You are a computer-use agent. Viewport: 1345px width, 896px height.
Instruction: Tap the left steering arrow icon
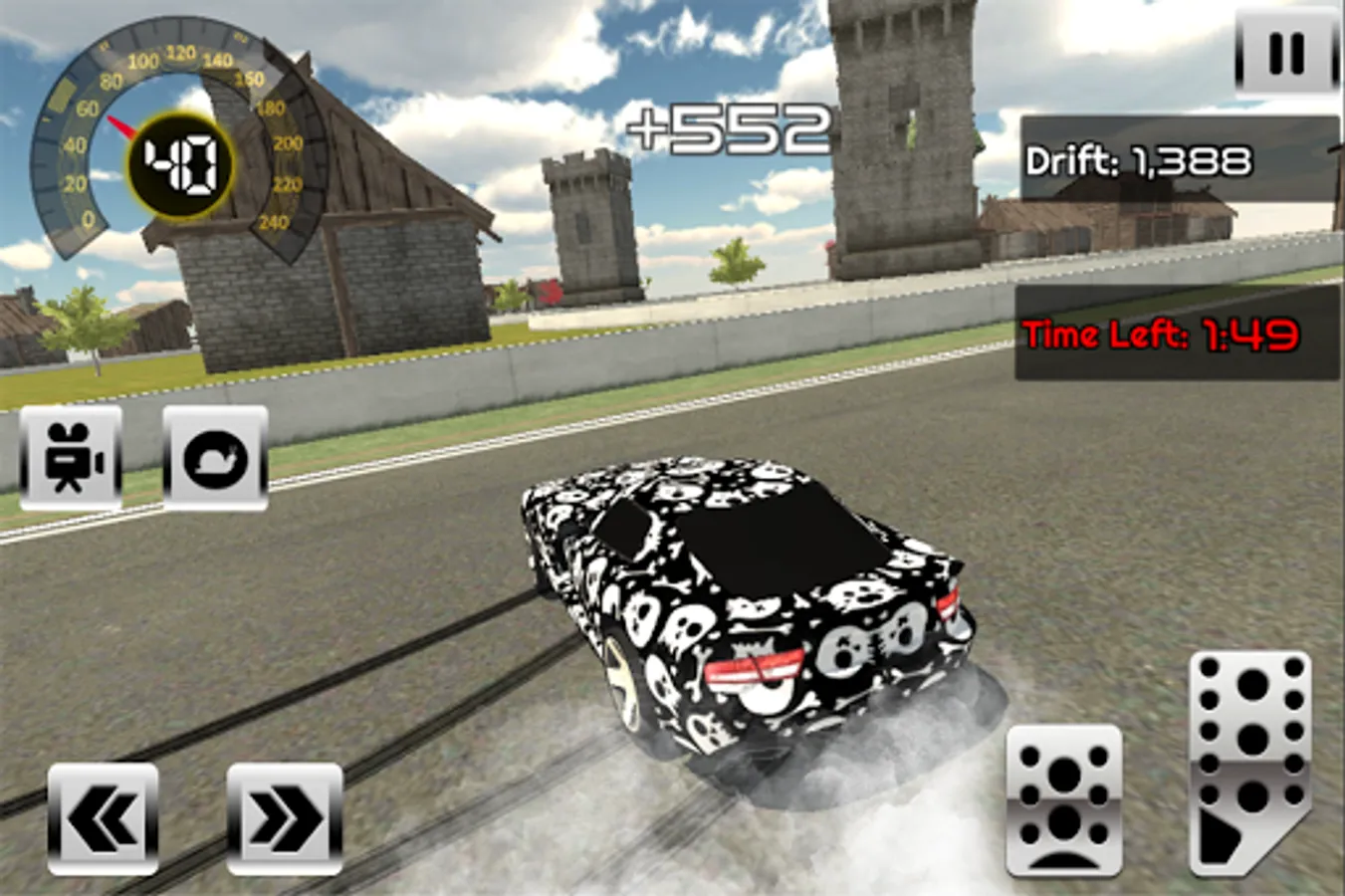point(103,819)
